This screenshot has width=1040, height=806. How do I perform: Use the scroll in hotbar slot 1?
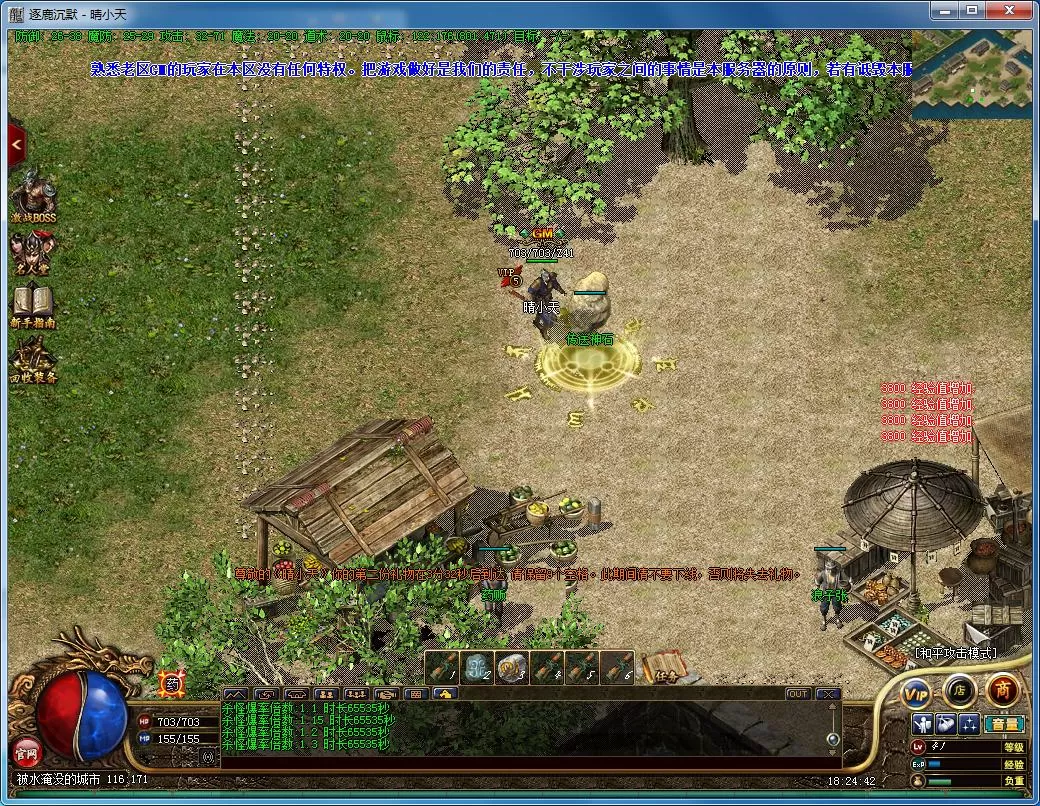[x=443, y=667]
